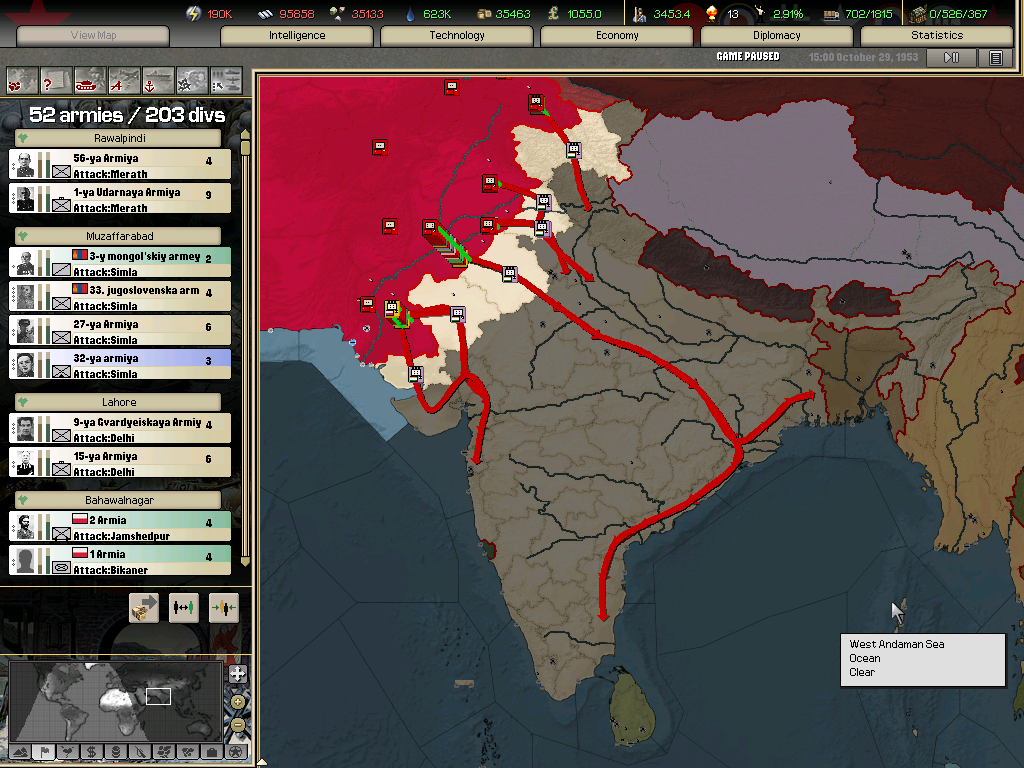Show the Statistics tab
This screenshot has height=768, width=1024.
point(937,35)
